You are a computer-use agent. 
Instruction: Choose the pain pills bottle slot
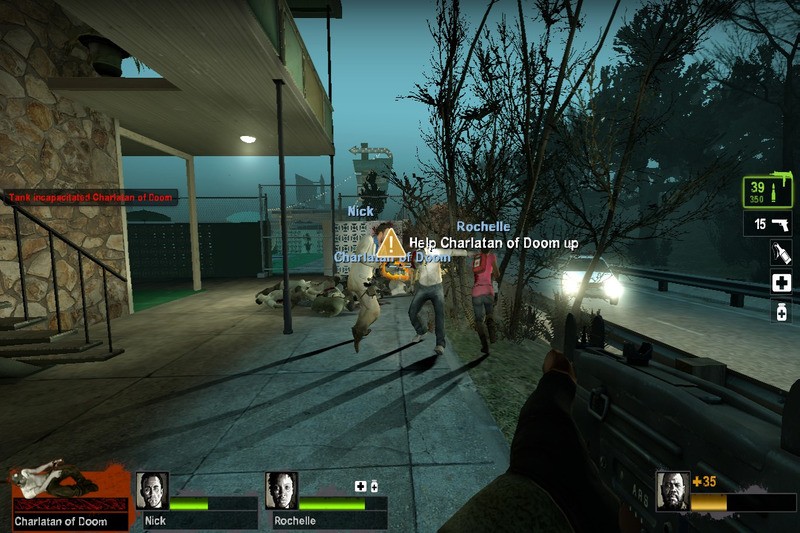tap(781, 311)
